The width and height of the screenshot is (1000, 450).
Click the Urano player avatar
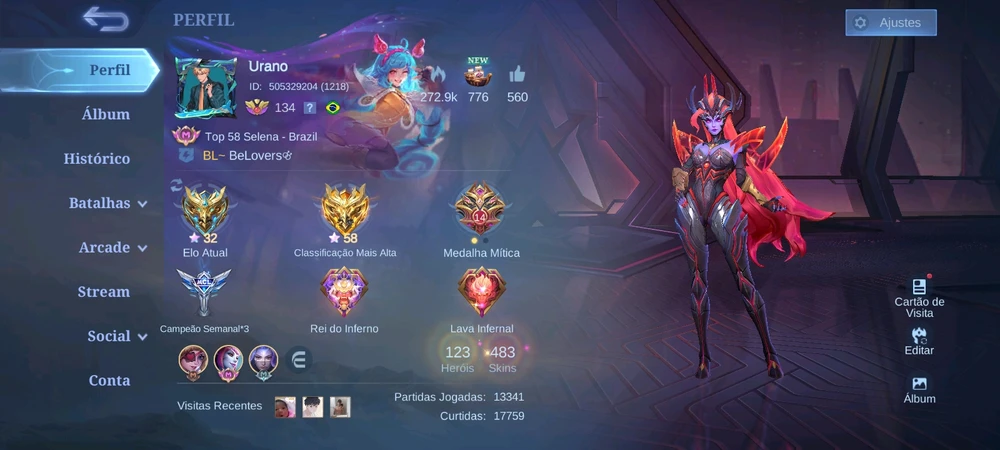tap(206, 87)
